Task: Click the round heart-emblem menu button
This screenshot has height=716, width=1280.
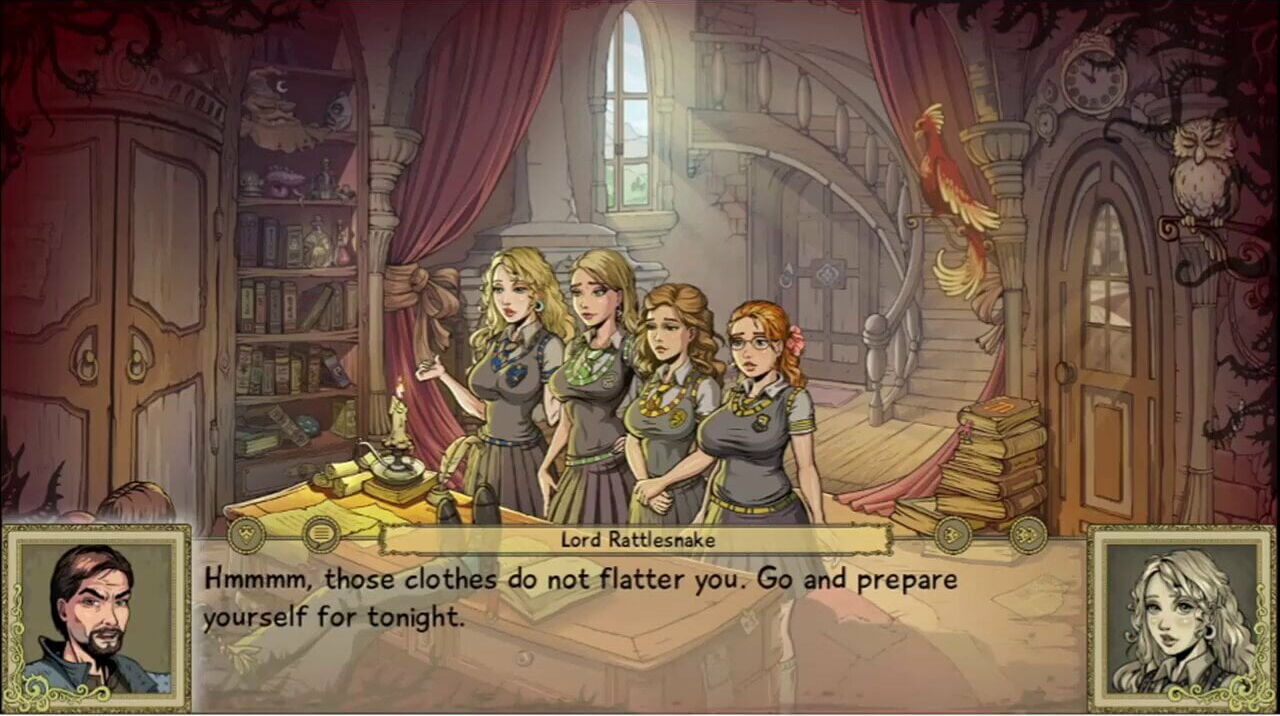Action: [x=247, y=535]
